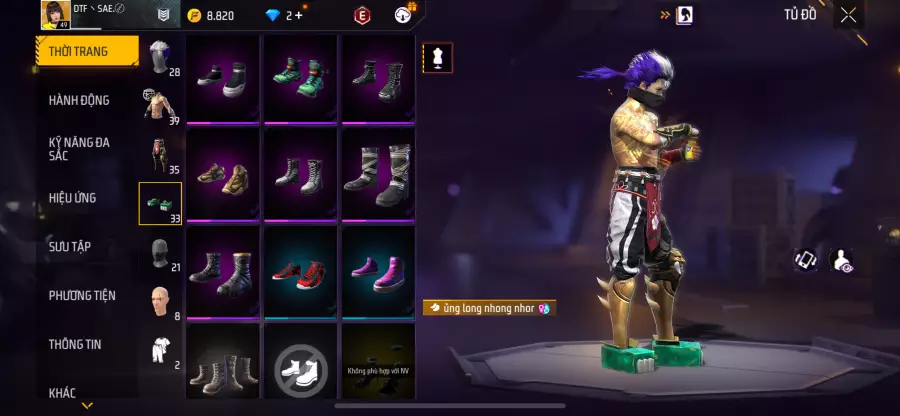Switch to the Hành Động tab
This screenshot has width=900, height=416.
tap(80, 100)
